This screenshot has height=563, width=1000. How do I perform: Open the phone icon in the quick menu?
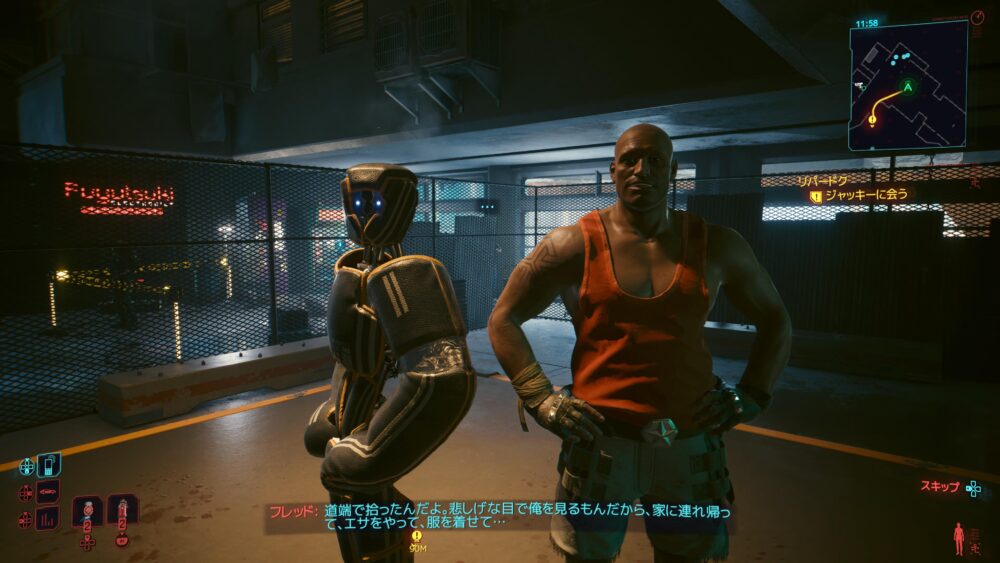click(x=48, y=465)
